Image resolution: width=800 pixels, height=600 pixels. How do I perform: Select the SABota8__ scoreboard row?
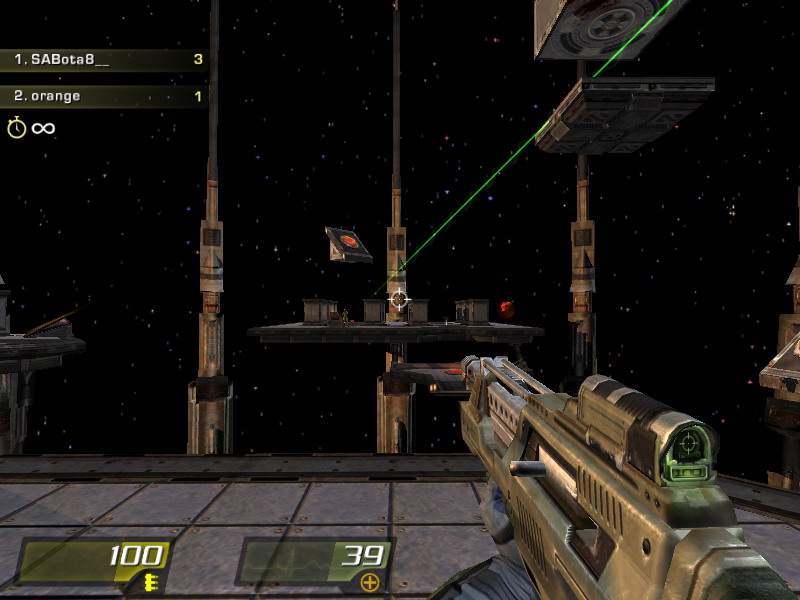pos(104,60)
